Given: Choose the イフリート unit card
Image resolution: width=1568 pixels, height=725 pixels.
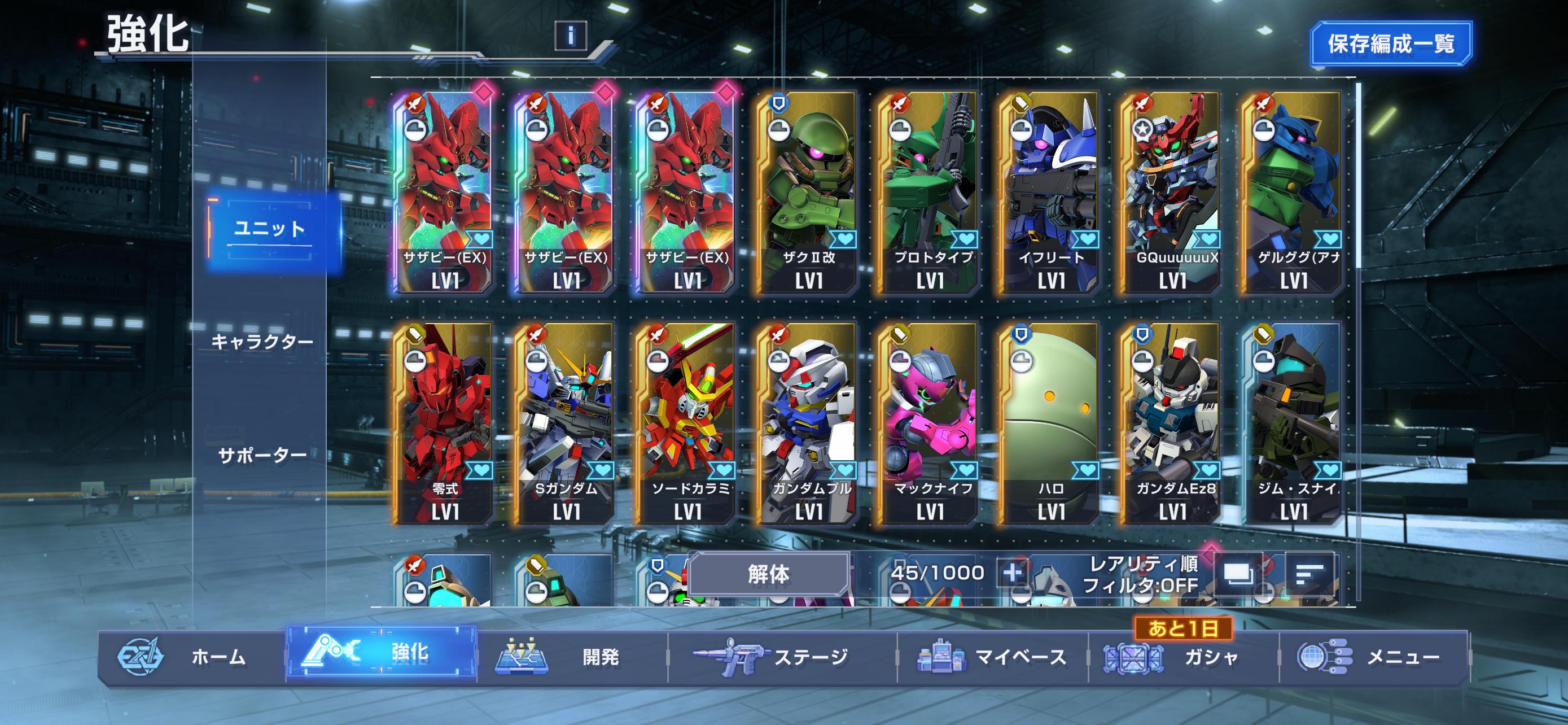Looking at the screenshot, I should pyautogui.click(x=1050, y=192).
